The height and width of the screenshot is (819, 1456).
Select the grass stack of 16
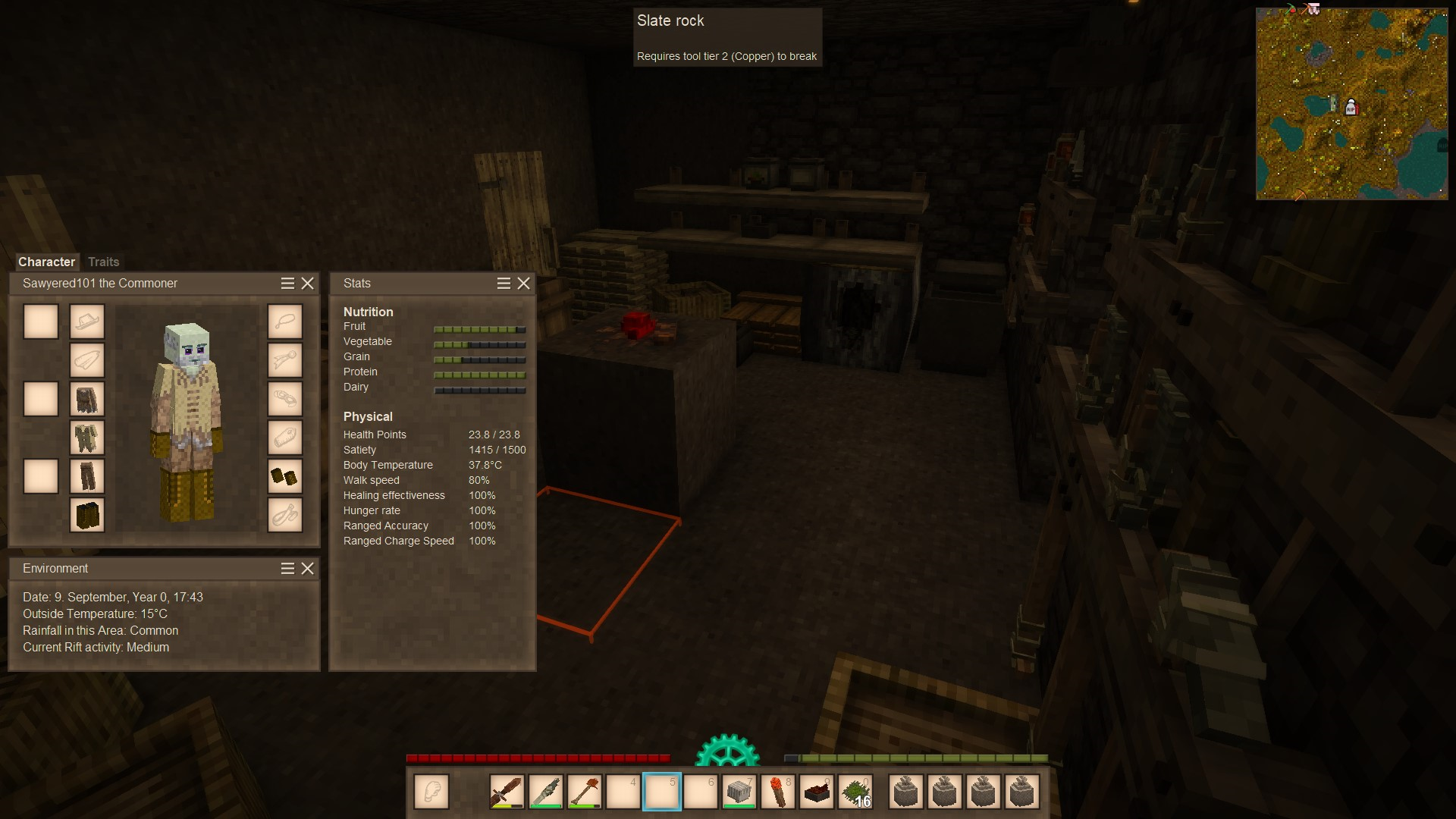[856, 792]
